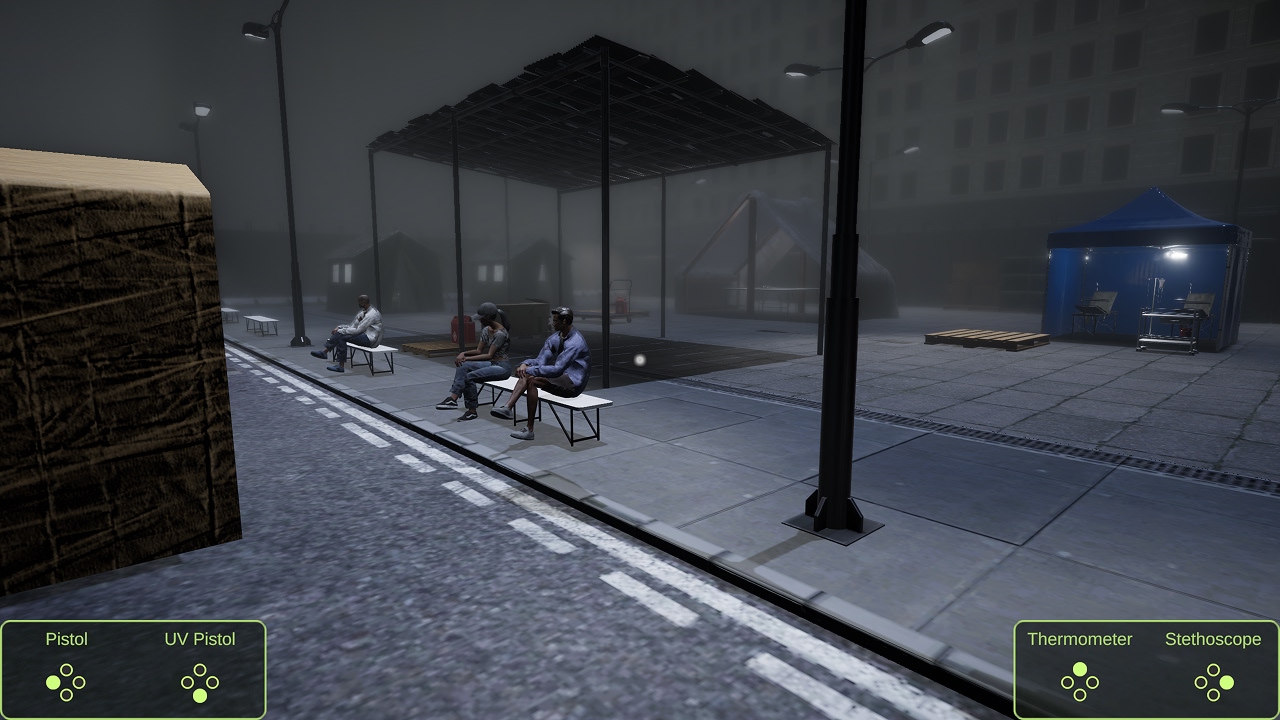Equip the Stethoscope tool icon
Image resolution: width=1280 pixels, height=720 pixels.
click(x=1213, y=683)
